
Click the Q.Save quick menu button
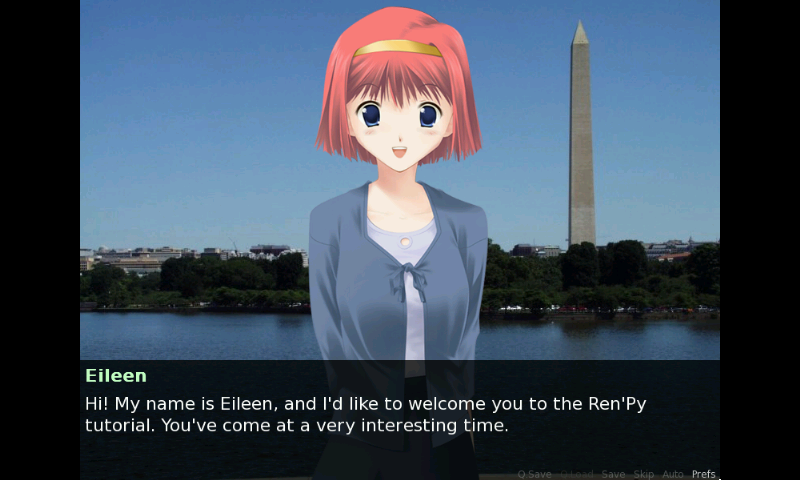pyautogui.click(x=534, y=474)
